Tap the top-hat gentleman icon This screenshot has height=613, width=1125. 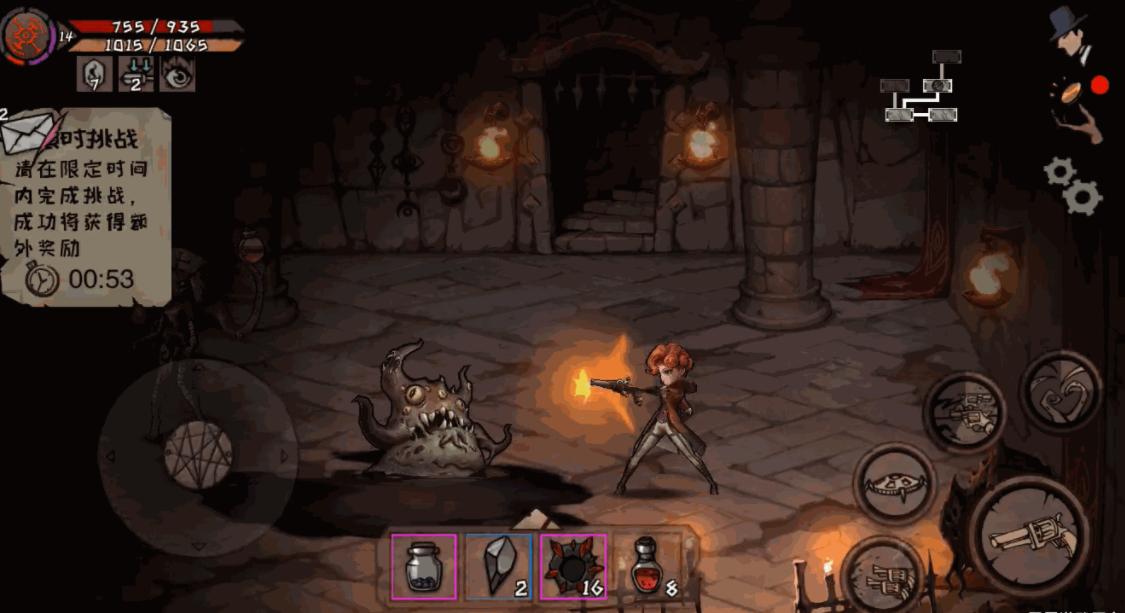click(x=1069, y=35)
